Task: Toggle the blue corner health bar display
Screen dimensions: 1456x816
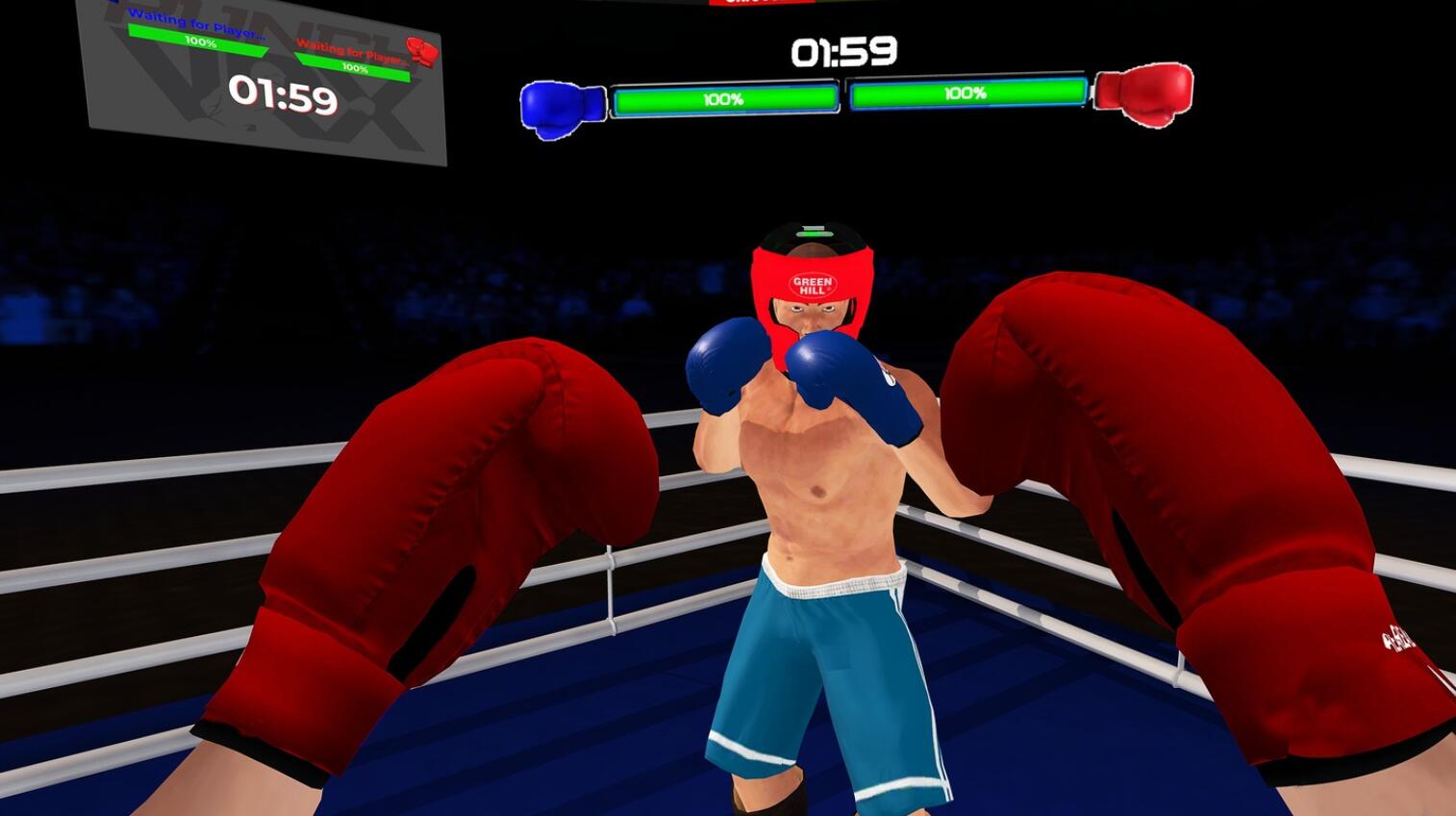Action: click(x=728, y=95)
